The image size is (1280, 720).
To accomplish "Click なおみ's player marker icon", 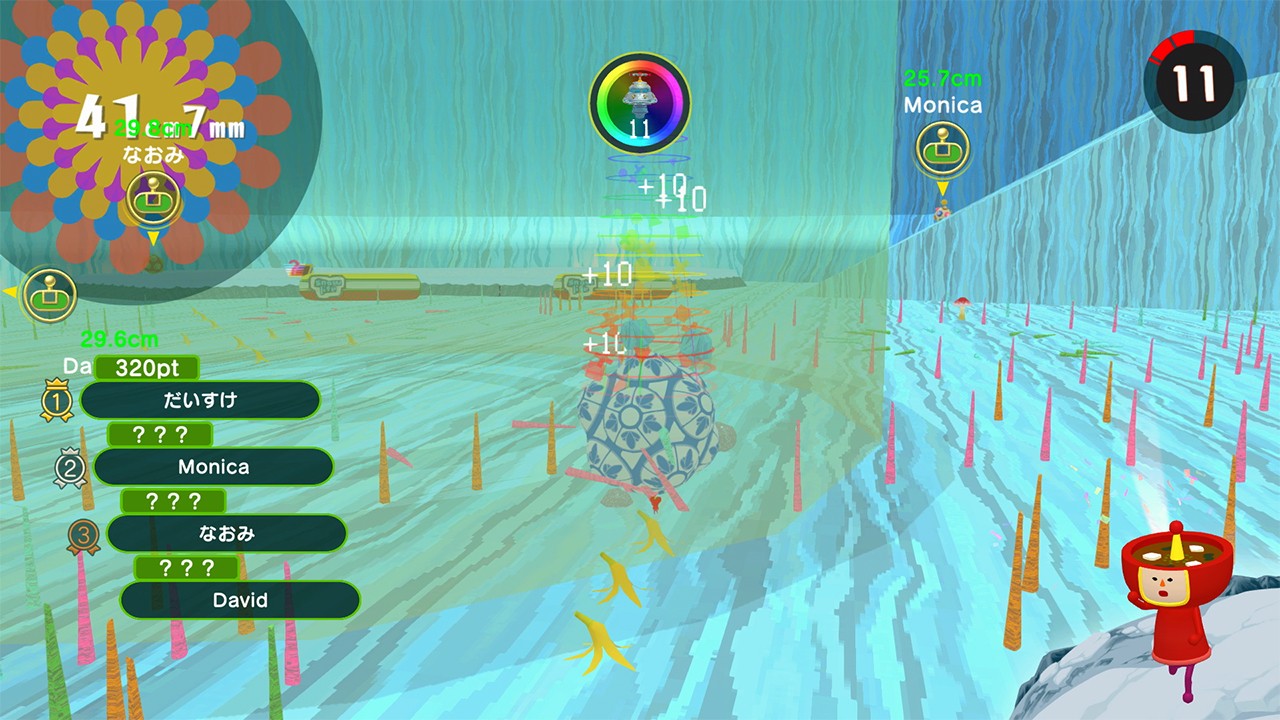I will click(153, 197).
